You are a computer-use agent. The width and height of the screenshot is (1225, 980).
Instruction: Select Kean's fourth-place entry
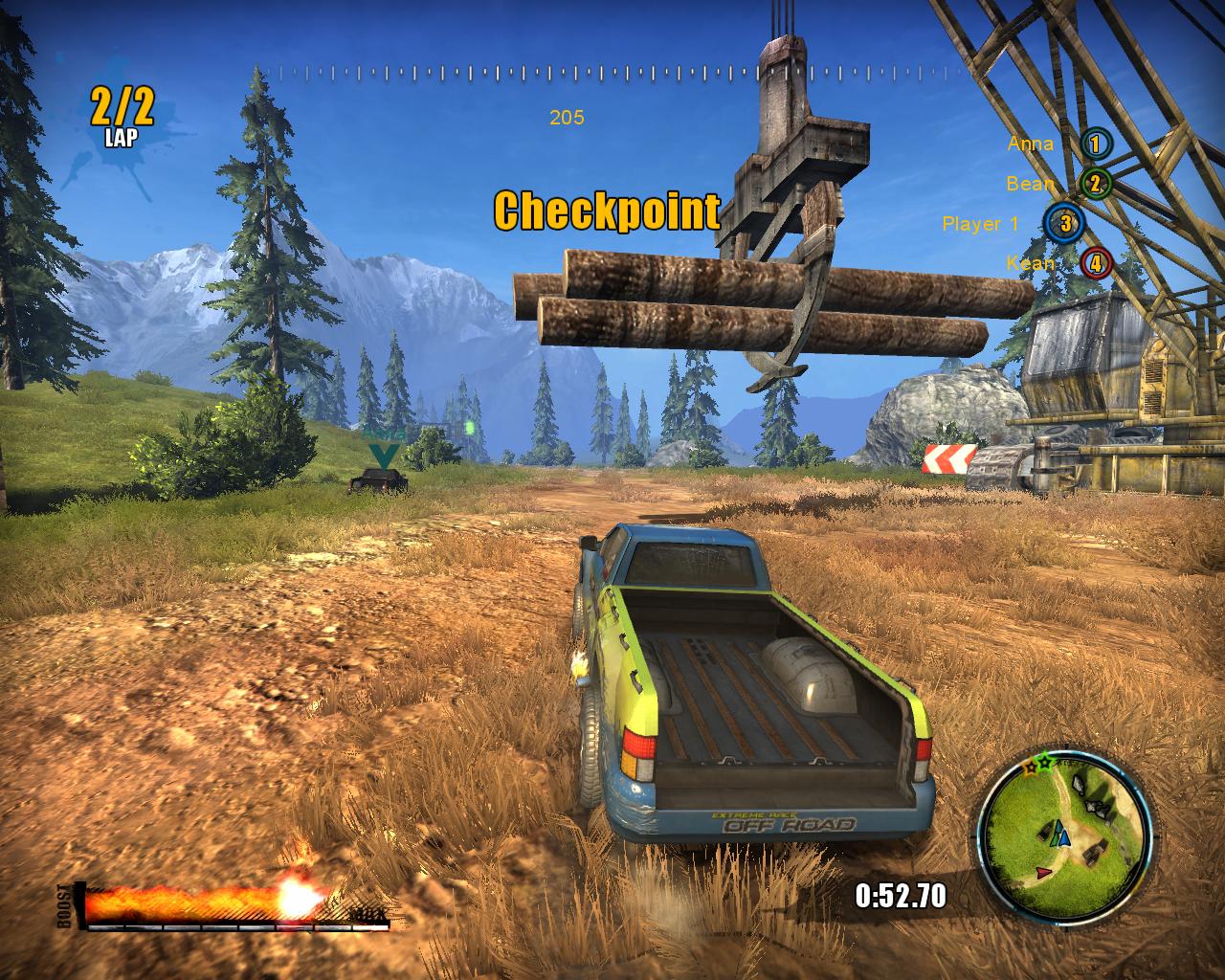[1058, 263]
